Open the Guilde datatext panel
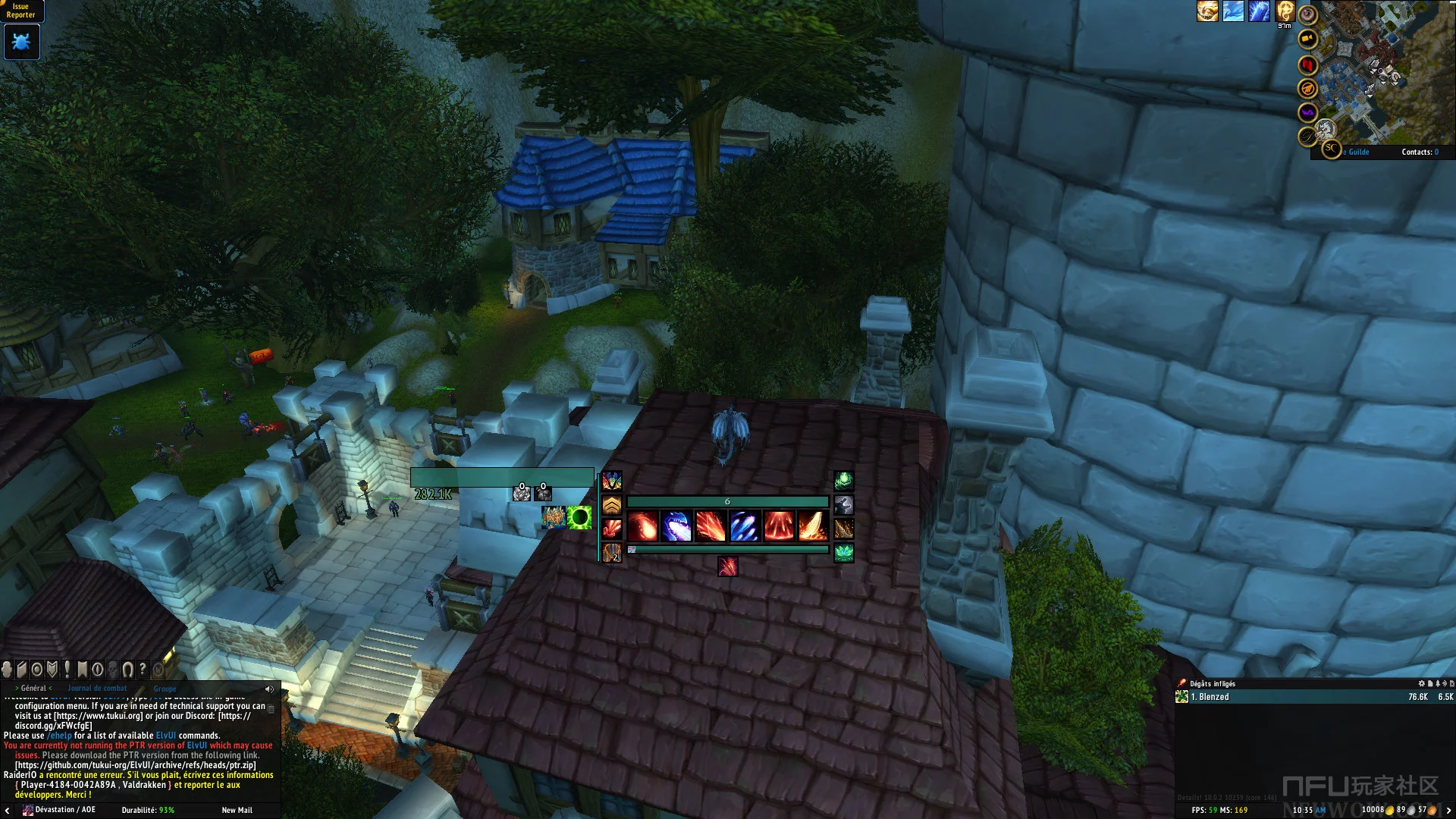The image size is (1456, 819). pos(1357,152)
